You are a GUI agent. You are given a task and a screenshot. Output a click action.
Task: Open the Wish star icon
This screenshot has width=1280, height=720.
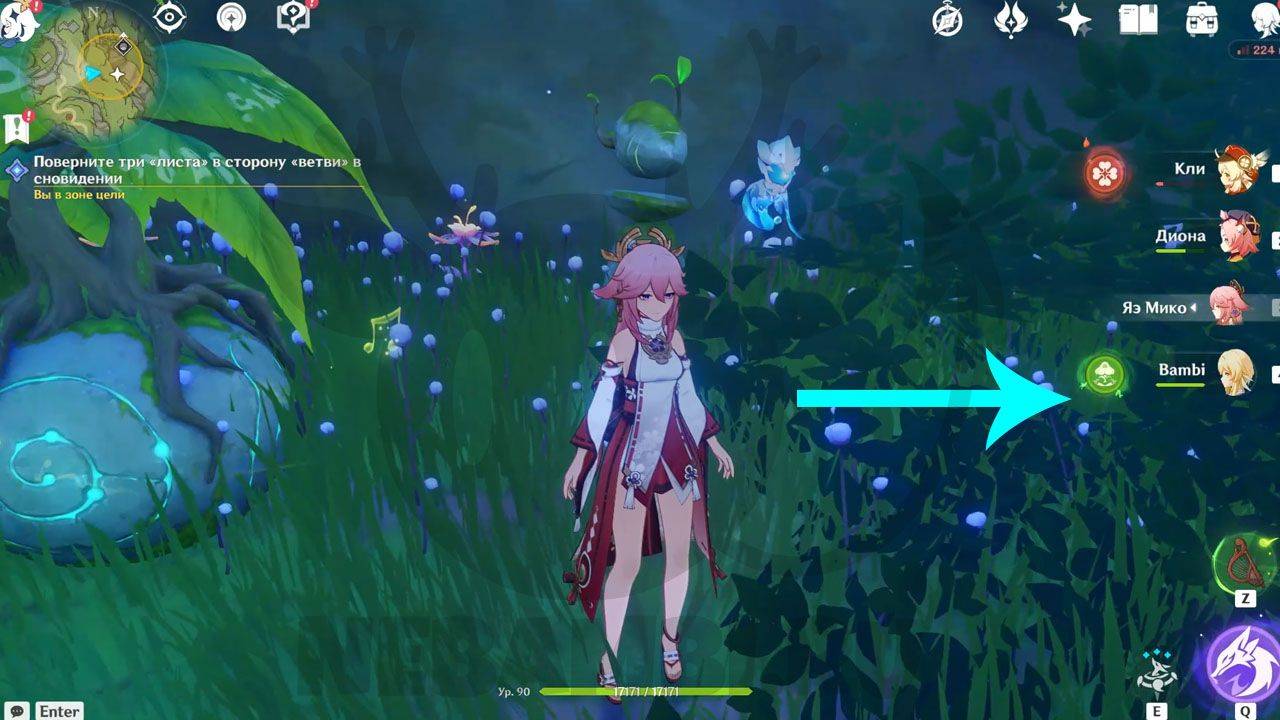tap(1074, 19)
